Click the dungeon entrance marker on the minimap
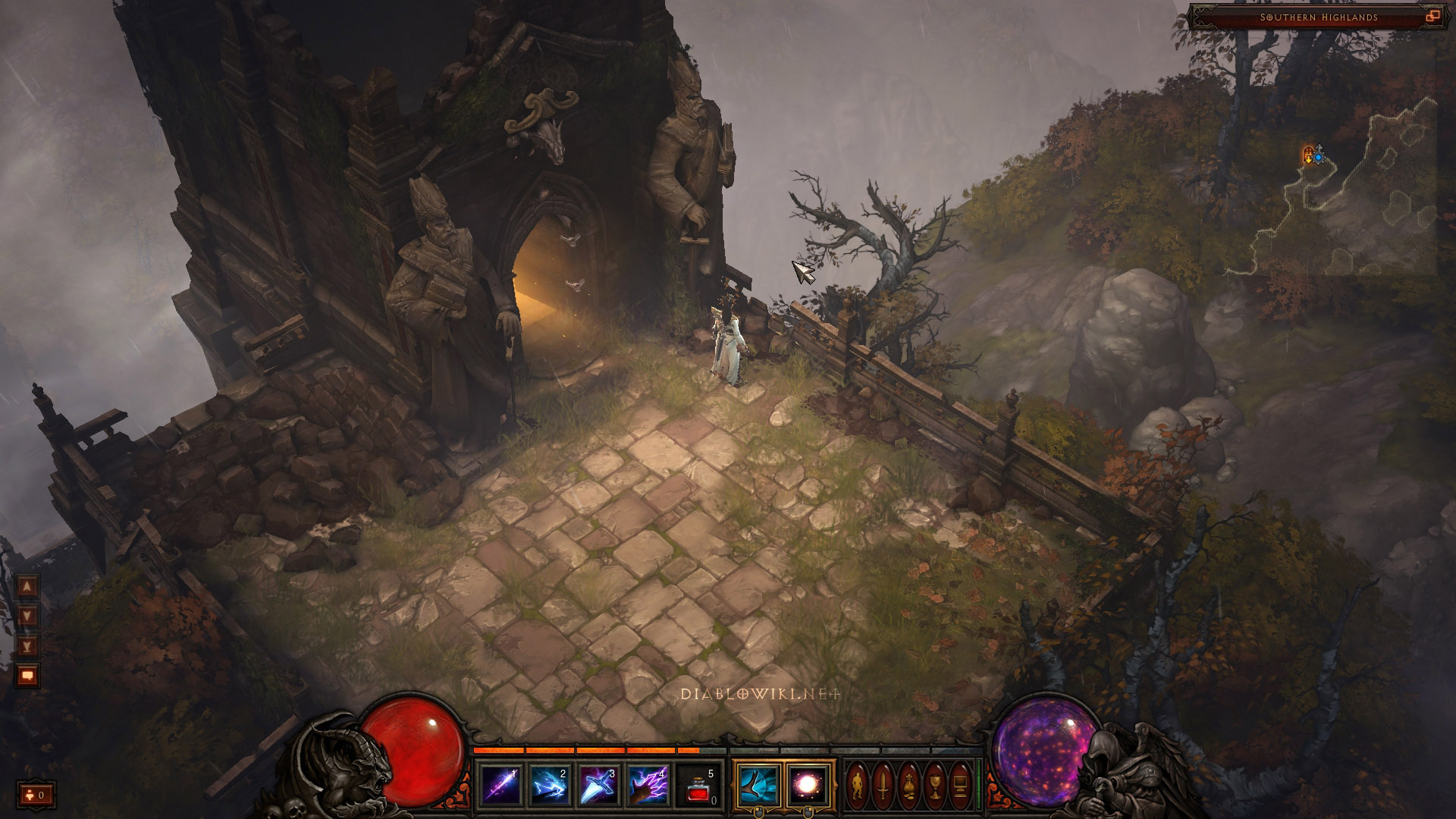1456x819 pixels. tap(1308, 155)
